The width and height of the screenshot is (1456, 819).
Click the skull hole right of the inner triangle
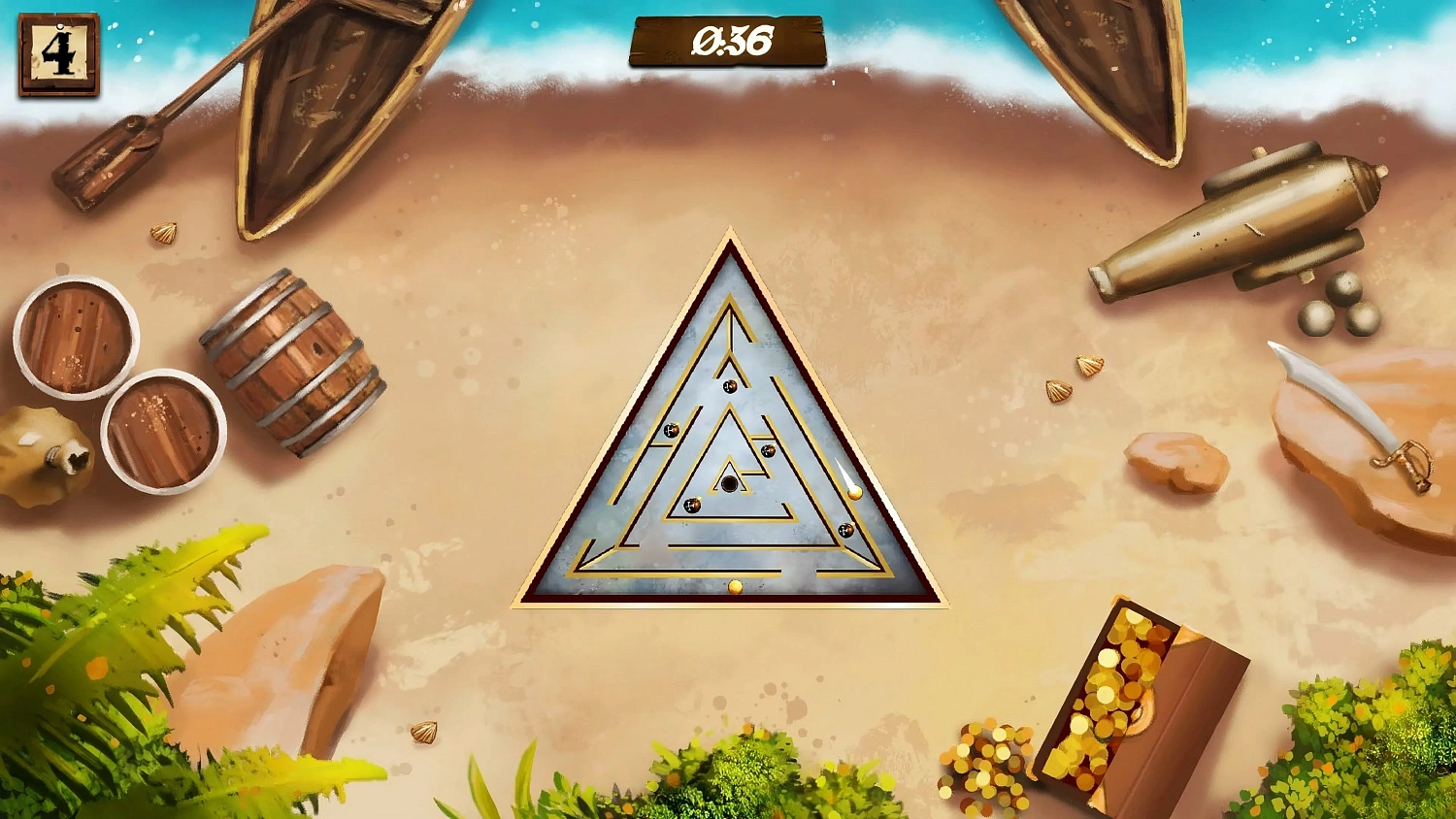[x=767, y=449]
